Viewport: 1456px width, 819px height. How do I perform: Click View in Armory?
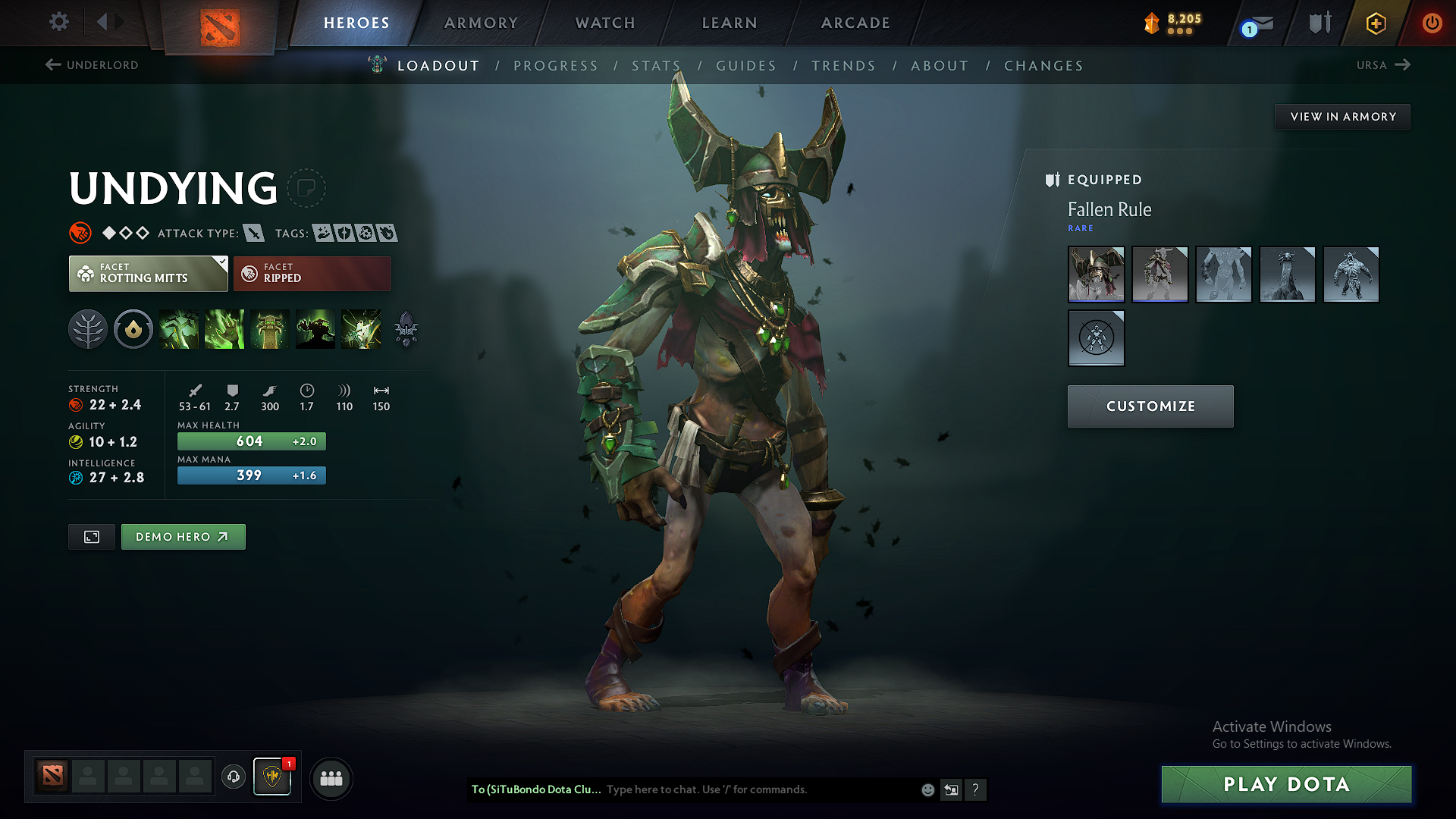click(1342, 116)
